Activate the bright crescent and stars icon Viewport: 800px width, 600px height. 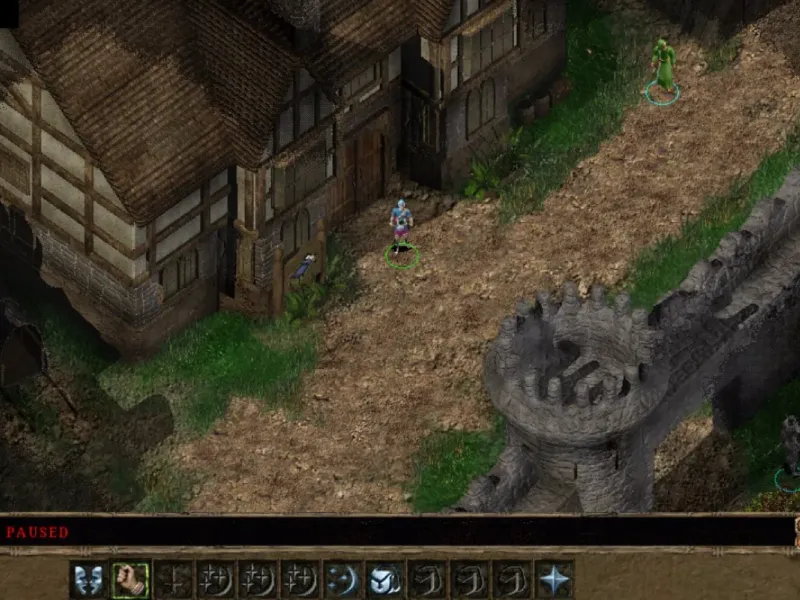point(343,579)
